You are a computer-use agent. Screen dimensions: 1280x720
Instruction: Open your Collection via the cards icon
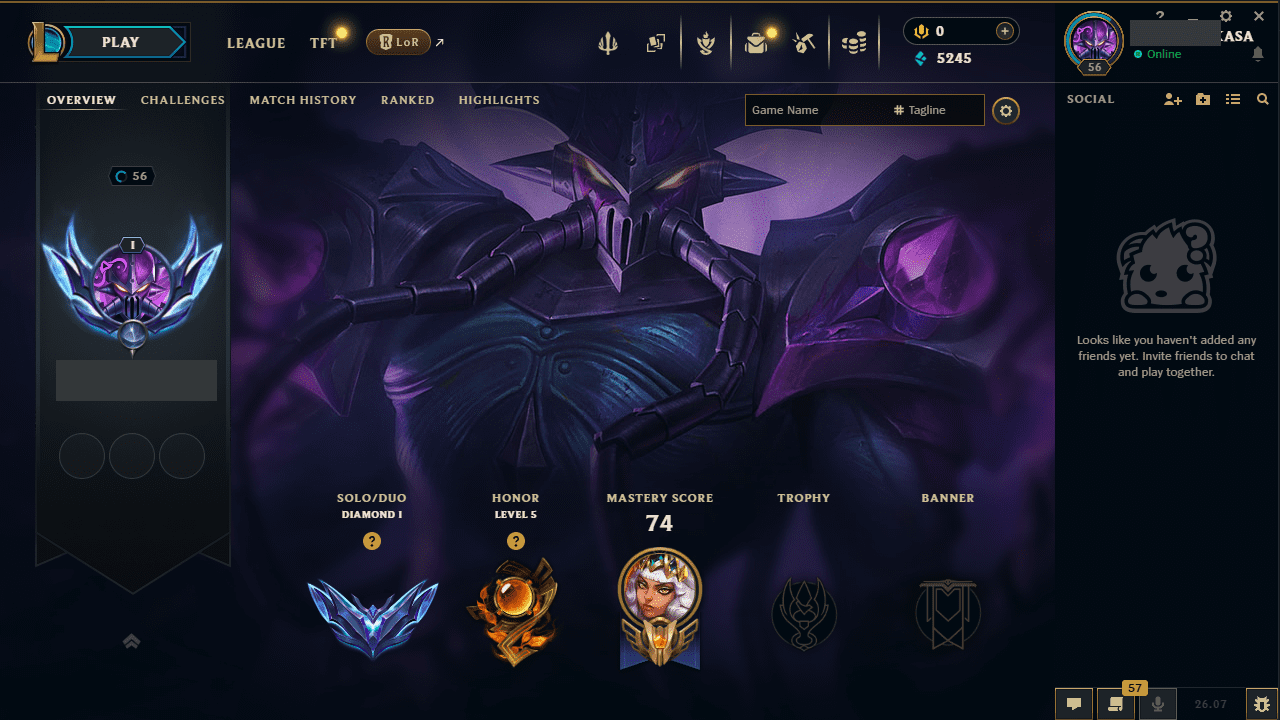click(x=656, y=42)
